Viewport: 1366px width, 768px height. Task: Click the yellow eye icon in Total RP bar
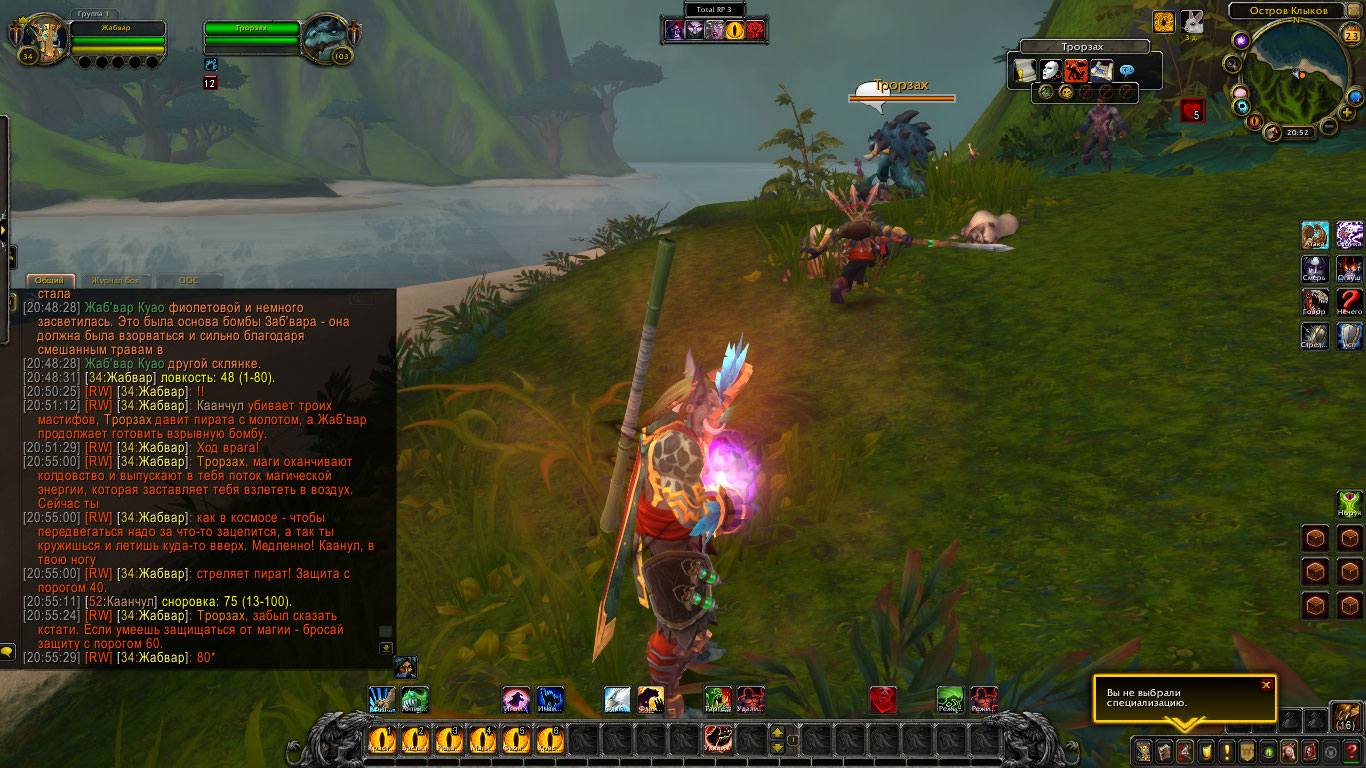[x=735, y=30]
